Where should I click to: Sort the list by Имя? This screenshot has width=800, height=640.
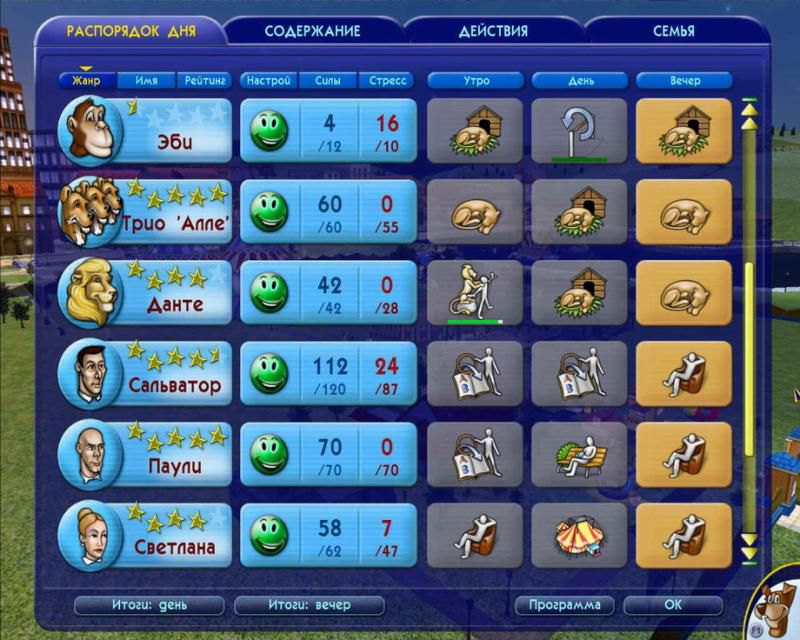pos(145,80)
